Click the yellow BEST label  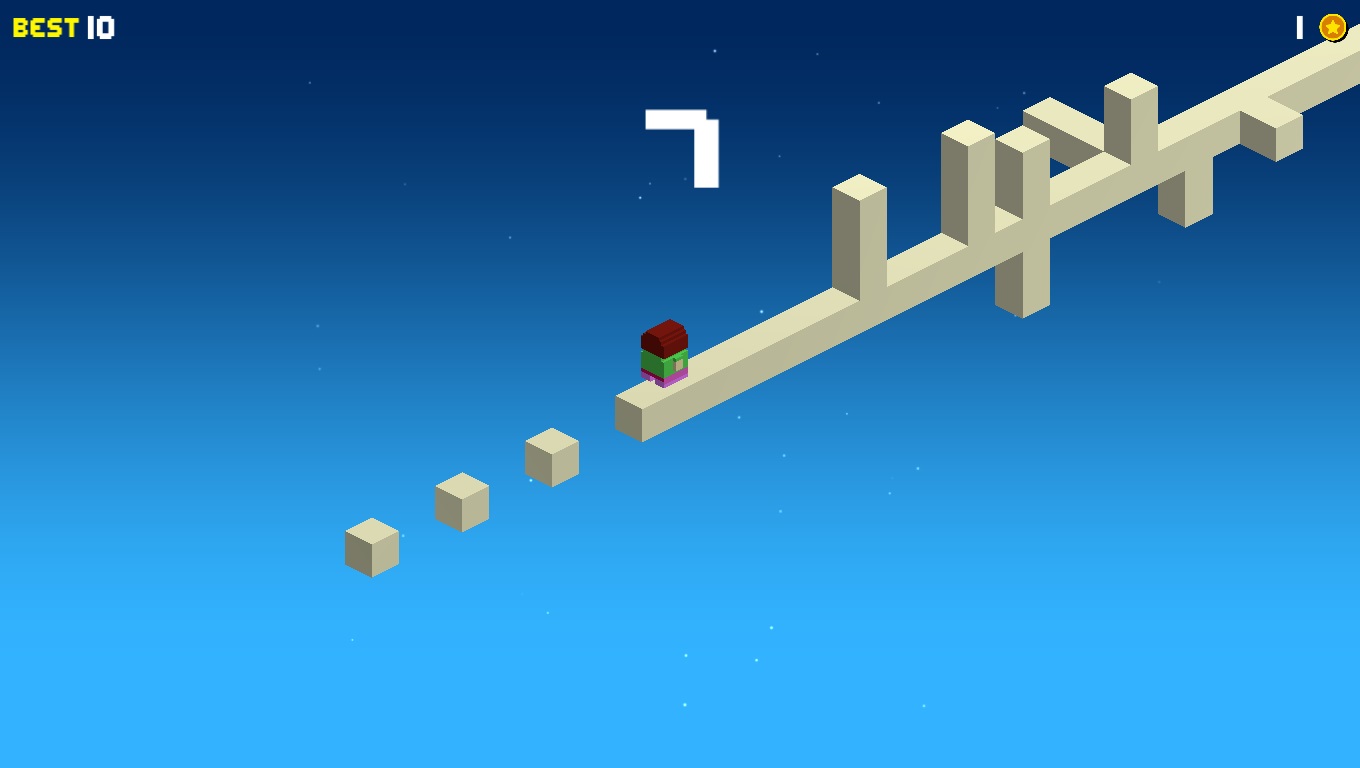click(45, 27)
